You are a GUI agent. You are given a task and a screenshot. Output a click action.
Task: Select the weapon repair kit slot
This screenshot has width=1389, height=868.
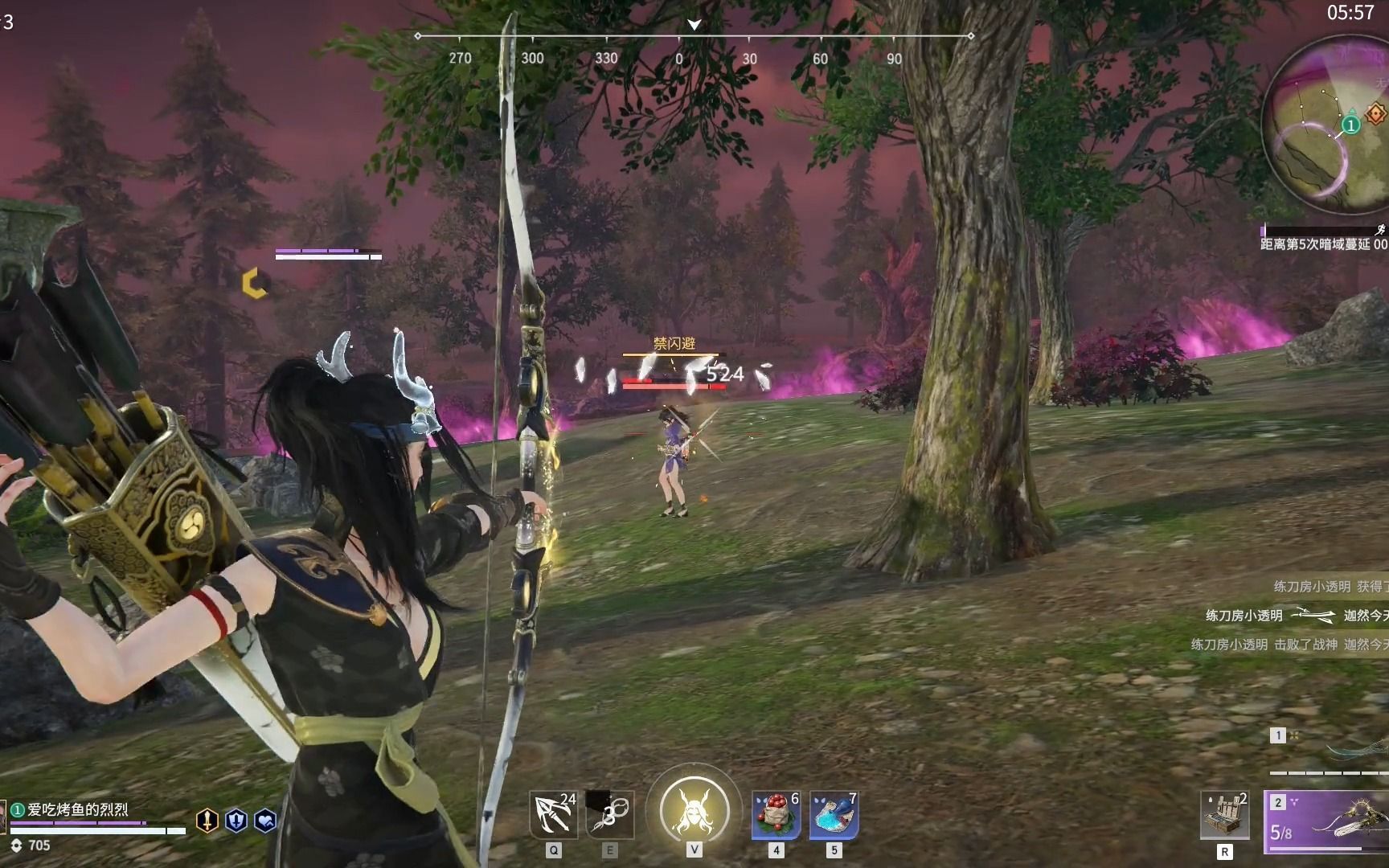point(1224,814)
